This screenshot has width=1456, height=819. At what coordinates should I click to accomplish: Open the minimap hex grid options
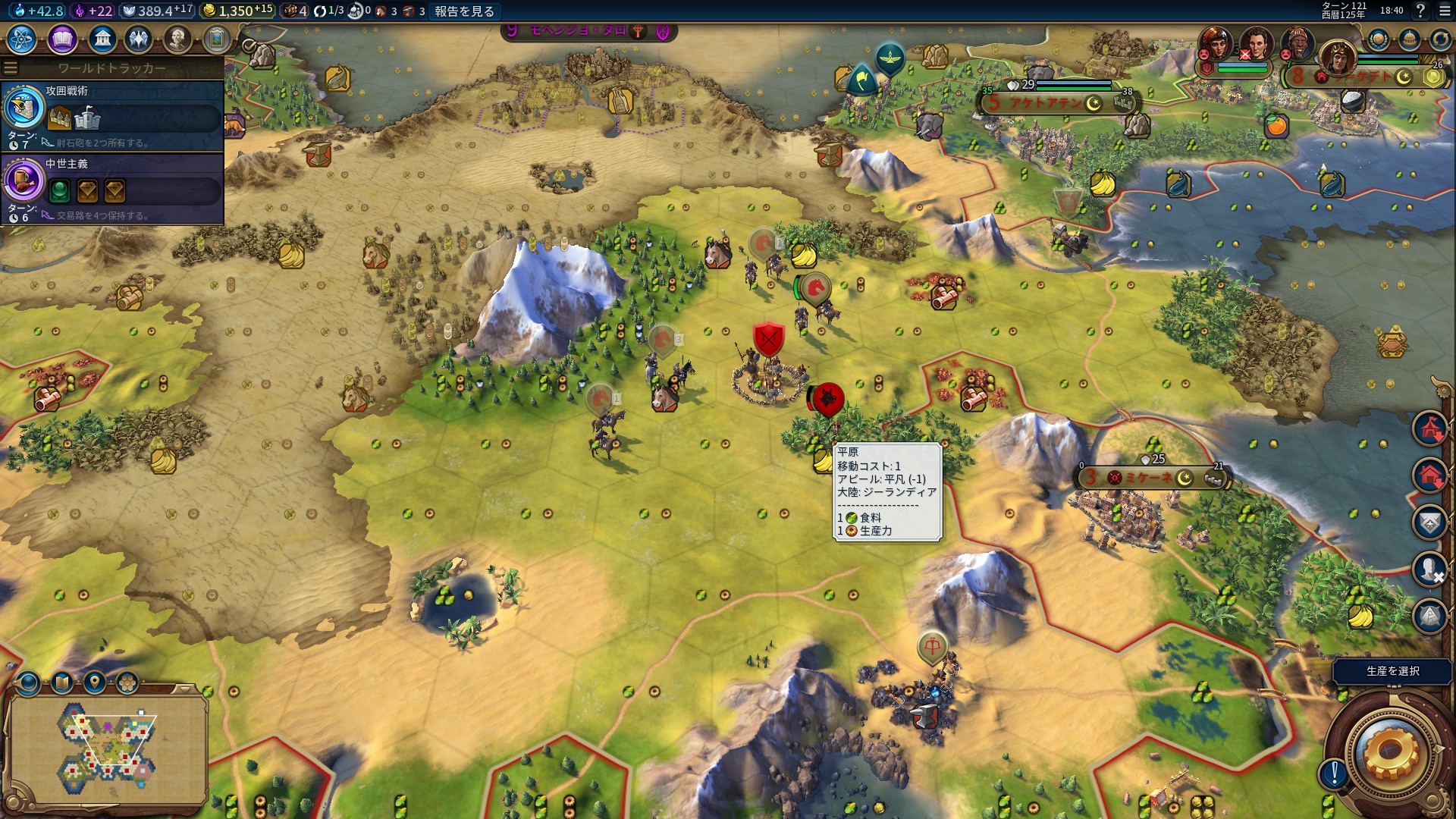click(127, 682)
